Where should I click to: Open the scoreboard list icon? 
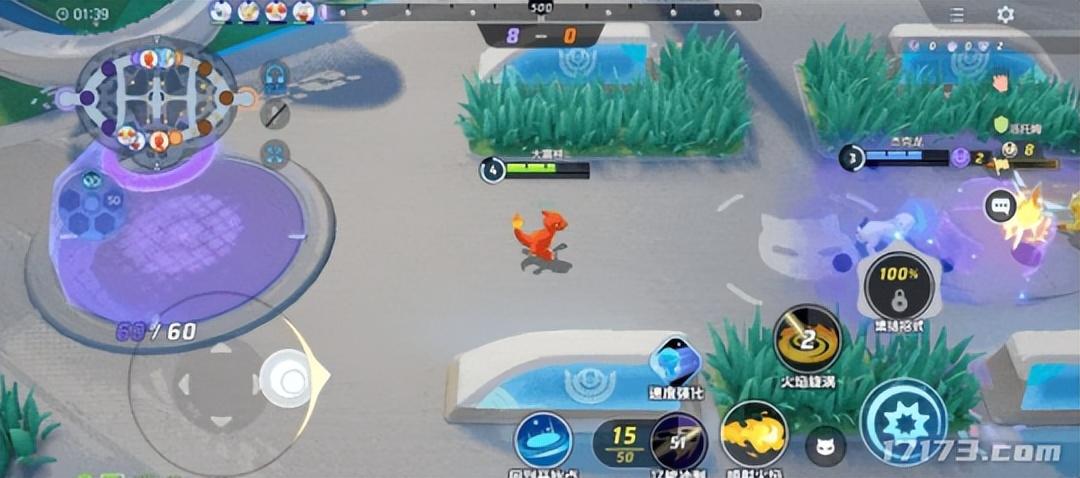pyautogui.click(x=957, y=15)
